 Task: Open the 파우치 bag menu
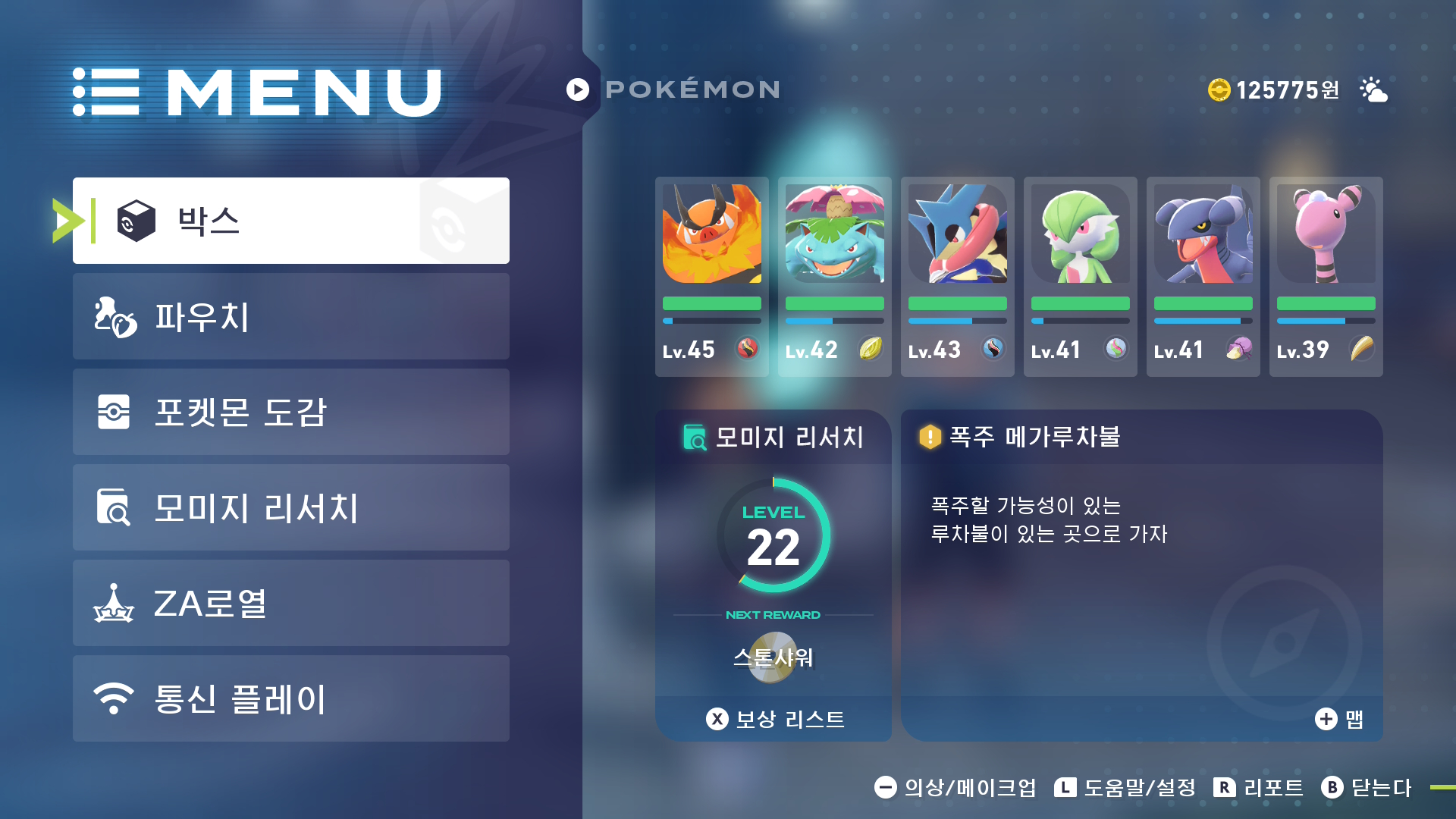click(x=291, y=316)
